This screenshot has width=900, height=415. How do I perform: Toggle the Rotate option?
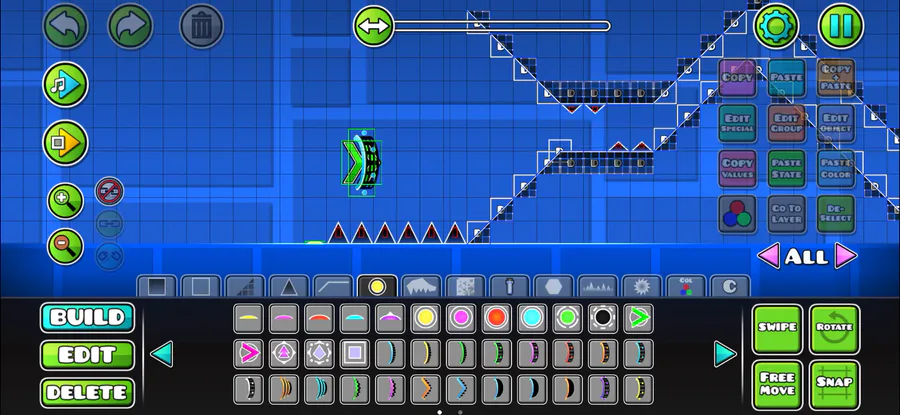[x=834, y=329]
